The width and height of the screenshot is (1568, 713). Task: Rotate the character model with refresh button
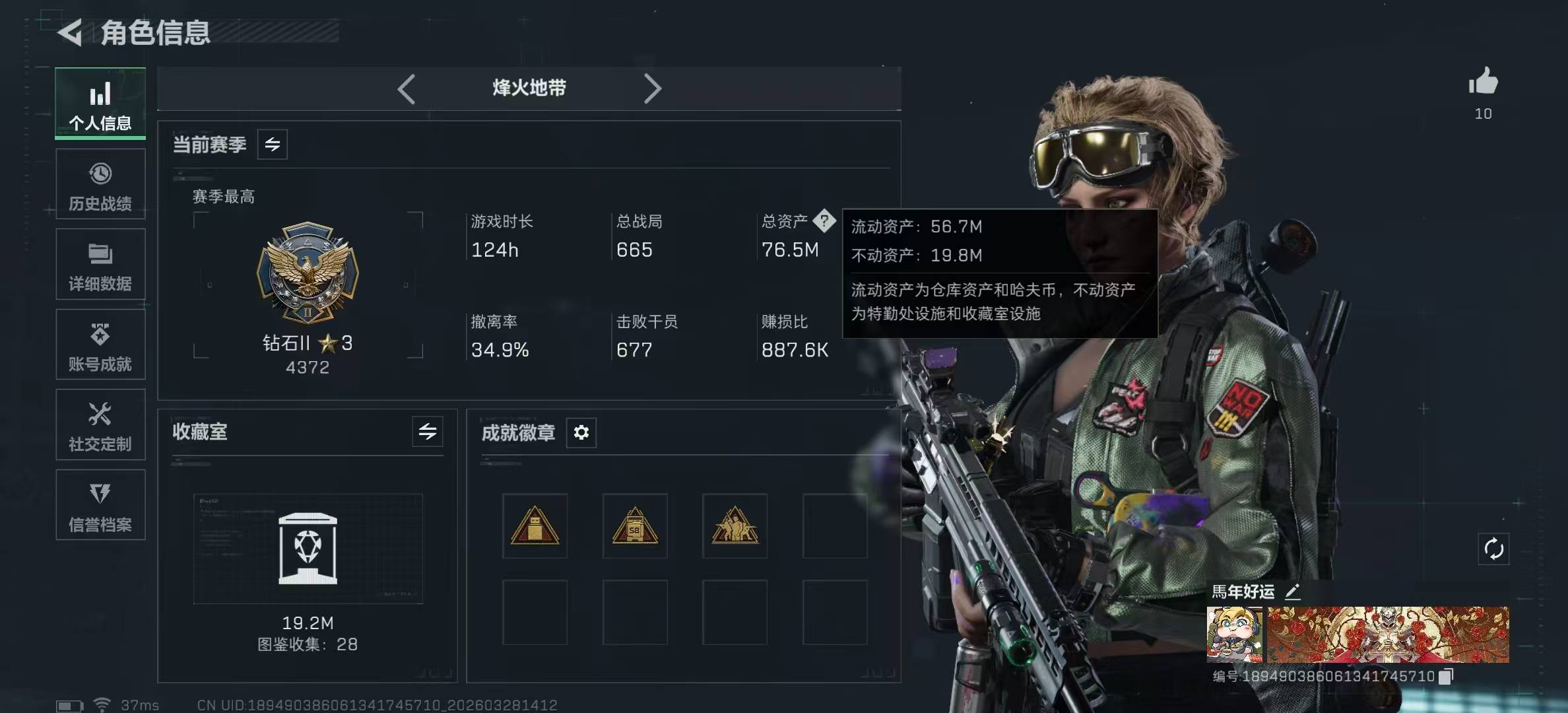[x=1493, y=549]
